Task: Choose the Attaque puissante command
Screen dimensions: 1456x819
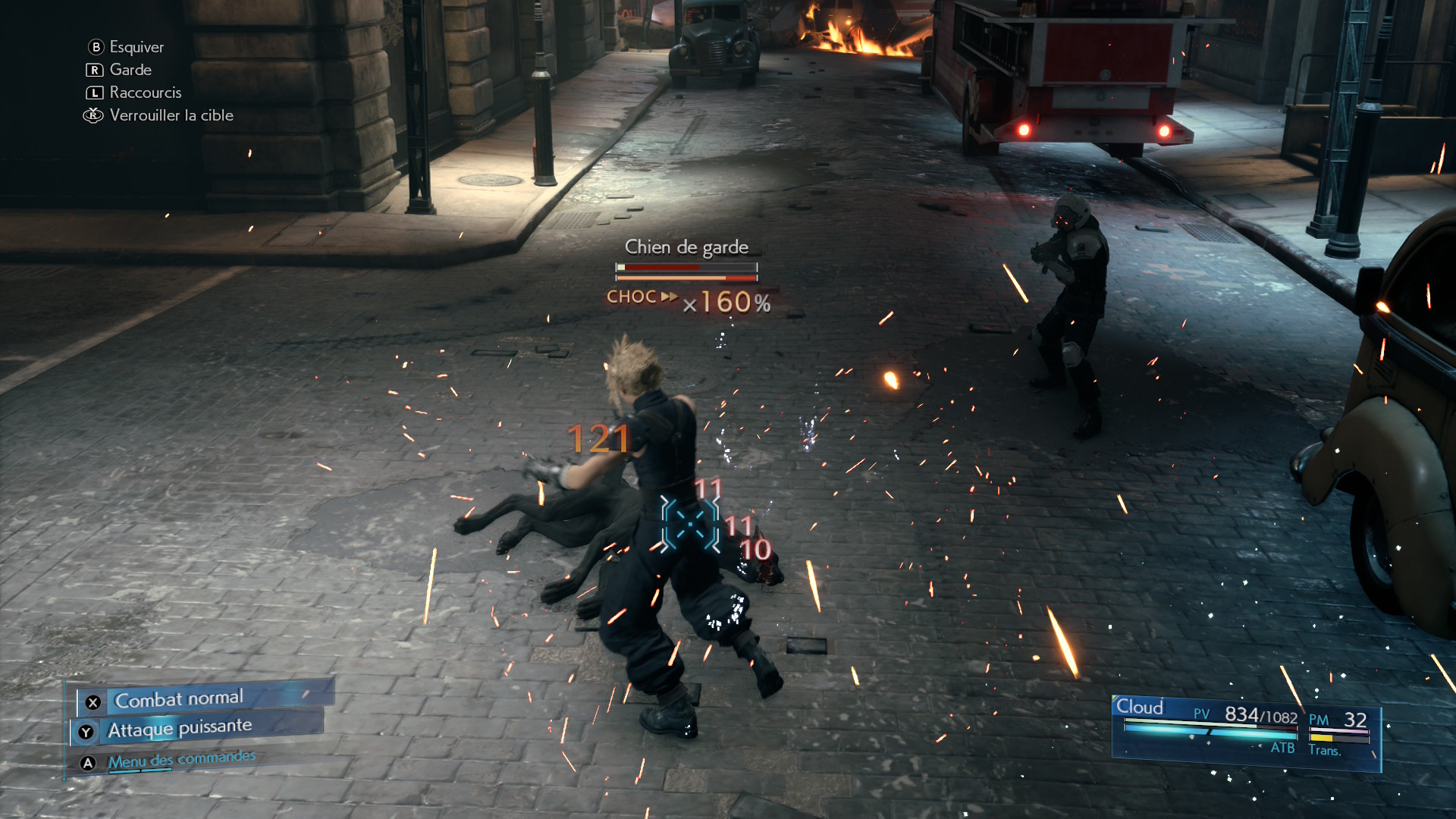Action: click(x=180, y=729)
